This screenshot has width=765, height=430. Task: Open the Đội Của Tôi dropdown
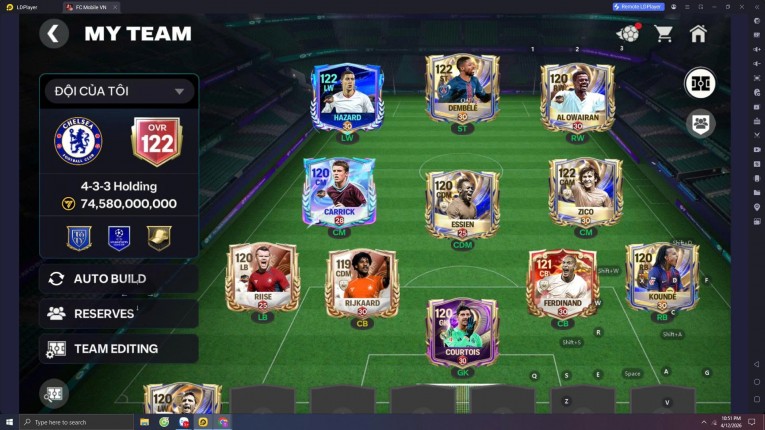(118, 91)
